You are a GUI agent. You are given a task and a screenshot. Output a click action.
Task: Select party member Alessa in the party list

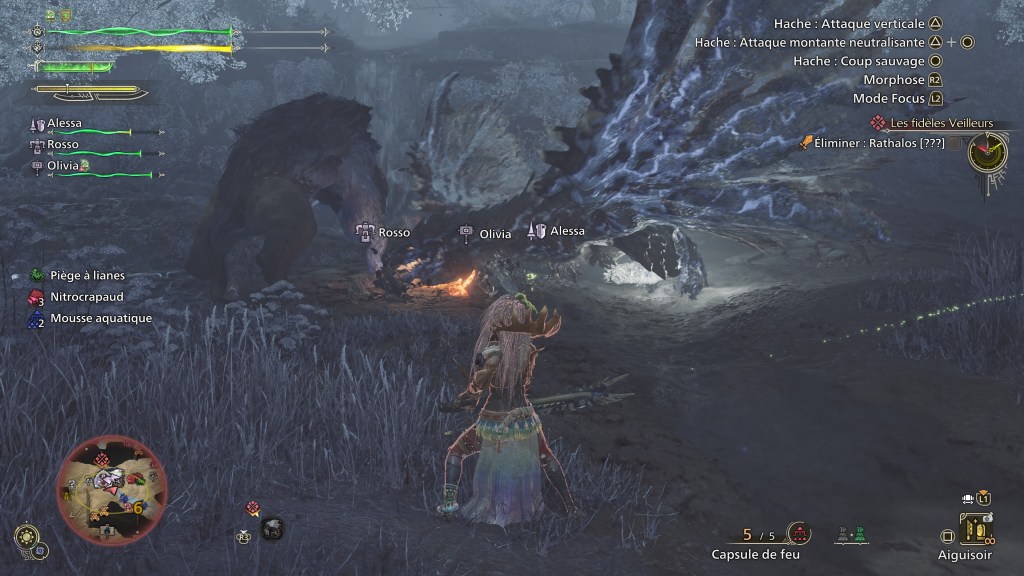64,123
